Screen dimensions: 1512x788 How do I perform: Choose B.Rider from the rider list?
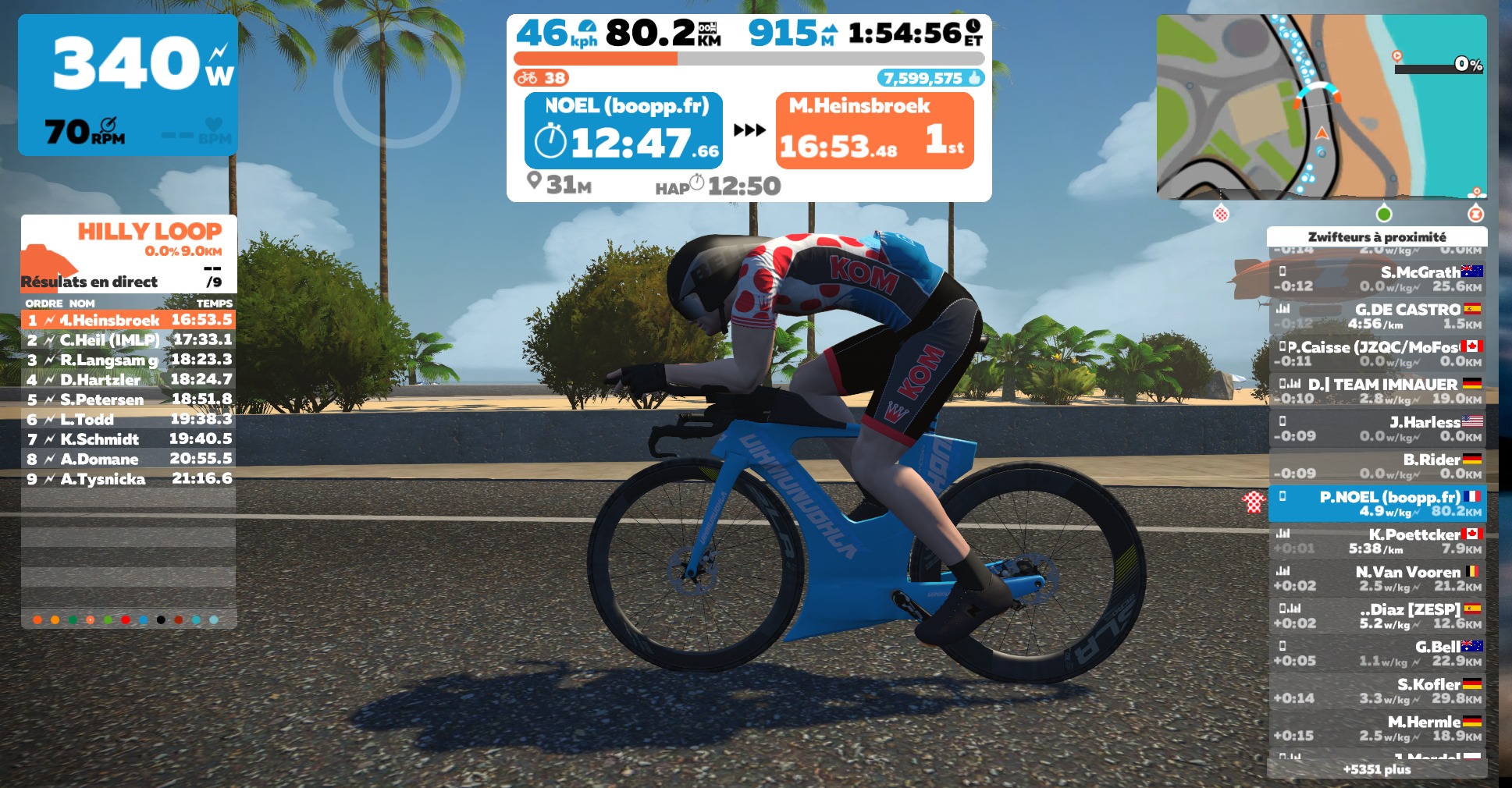point(1378,466)
